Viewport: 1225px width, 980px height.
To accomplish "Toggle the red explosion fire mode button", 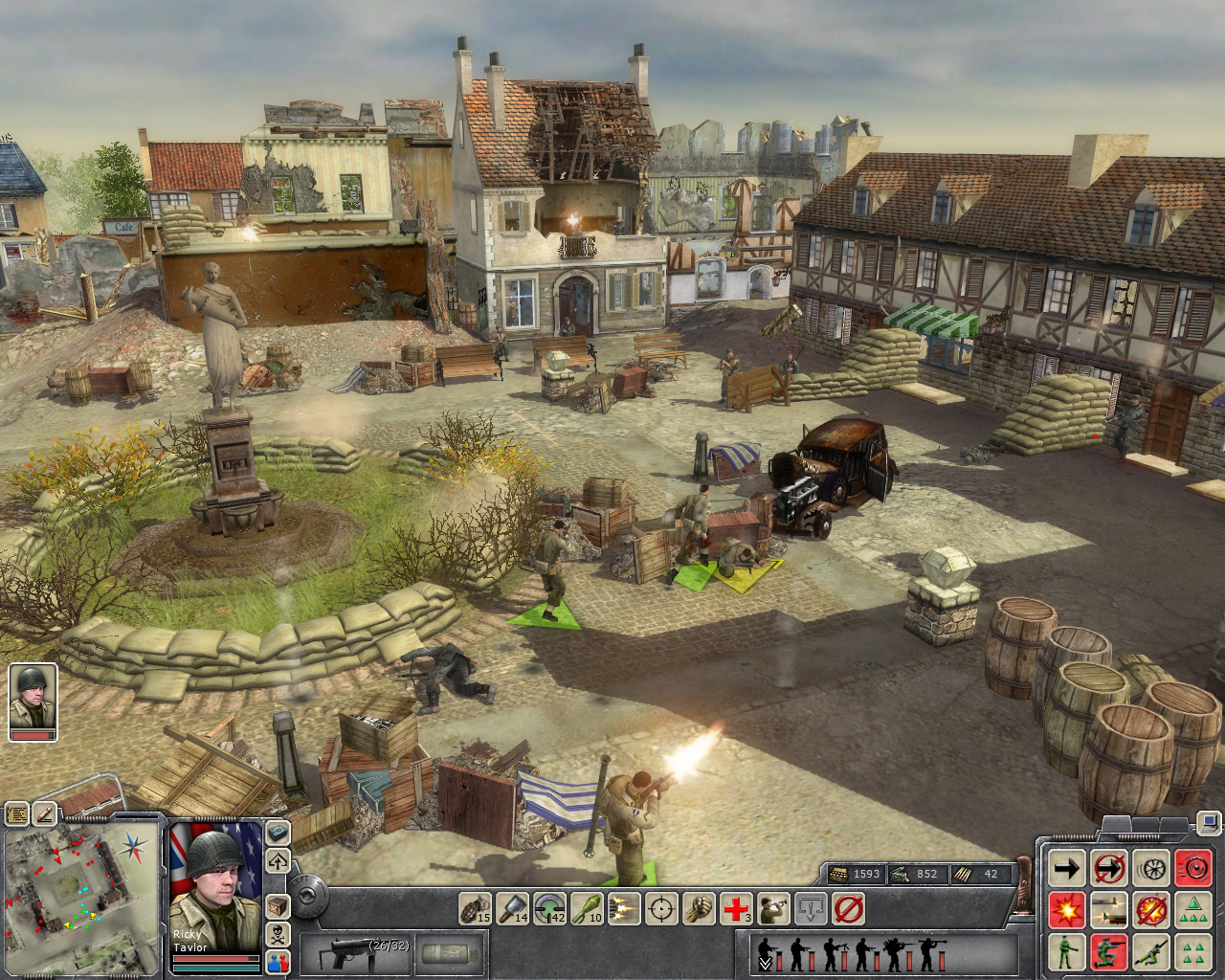I will (x=1066, y=910).
